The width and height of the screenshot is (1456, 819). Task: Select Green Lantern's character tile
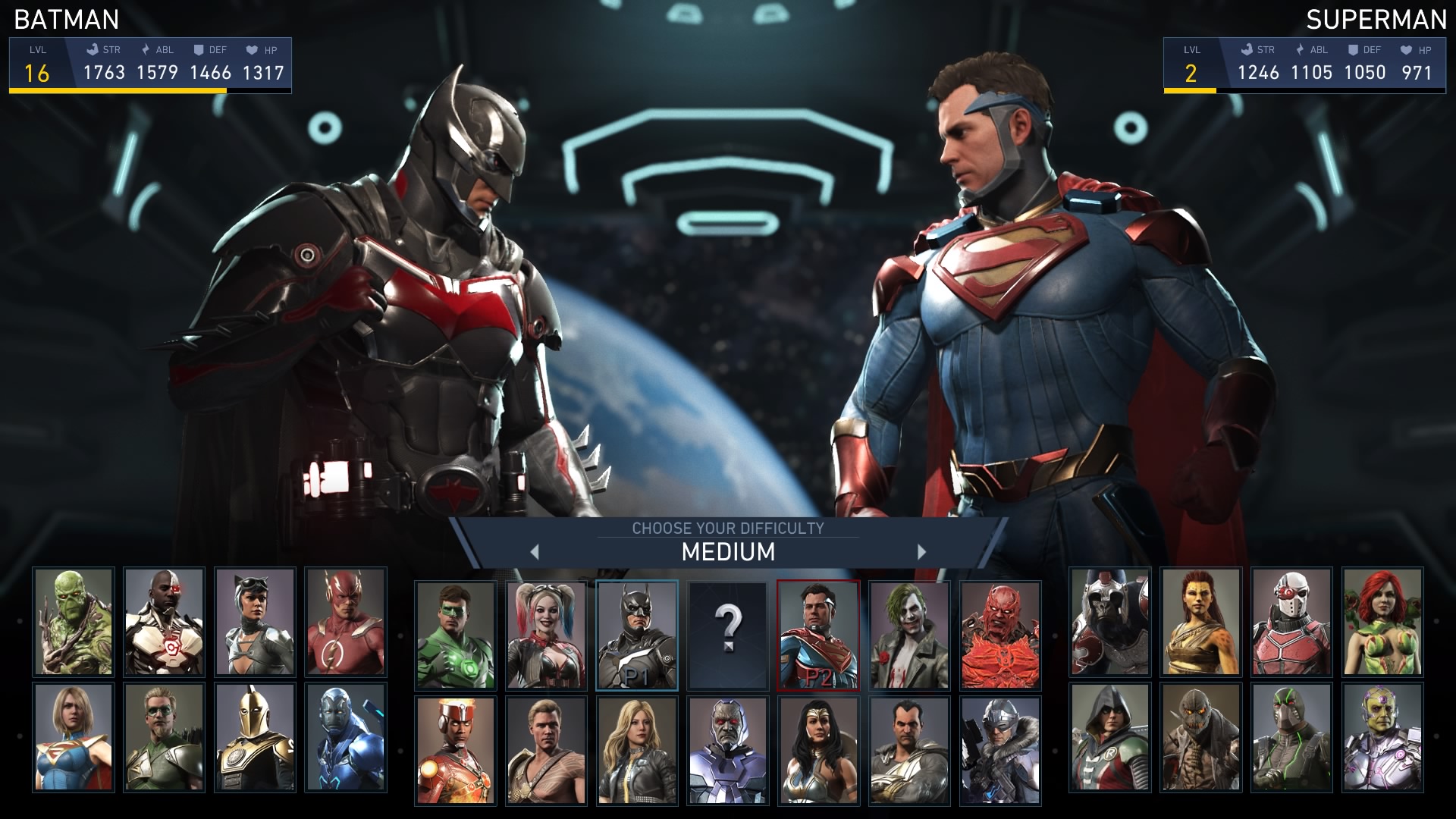click(455, 635)
